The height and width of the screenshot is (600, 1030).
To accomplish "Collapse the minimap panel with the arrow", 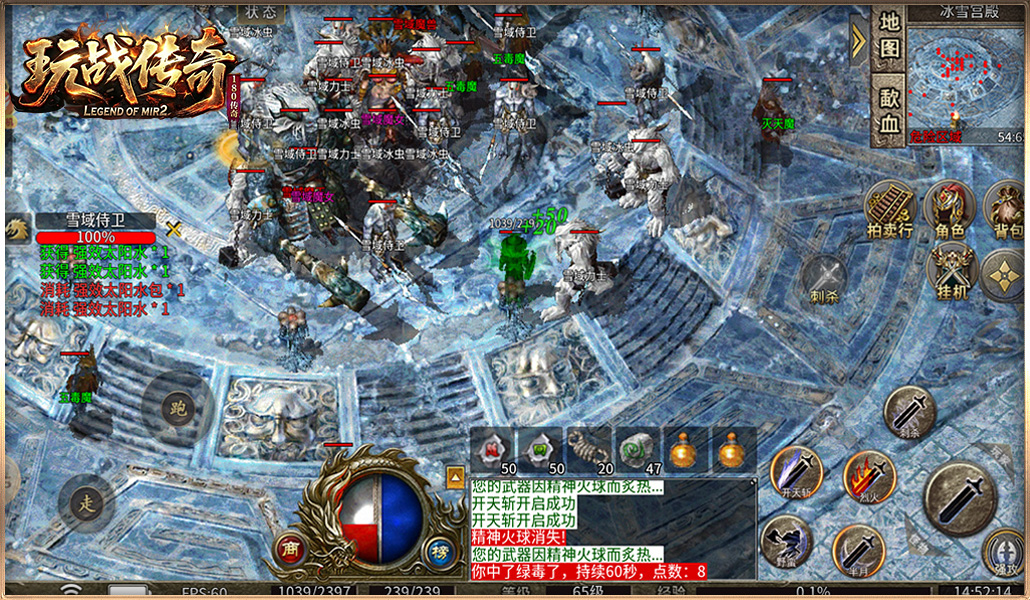I will (x=858, y=40).
